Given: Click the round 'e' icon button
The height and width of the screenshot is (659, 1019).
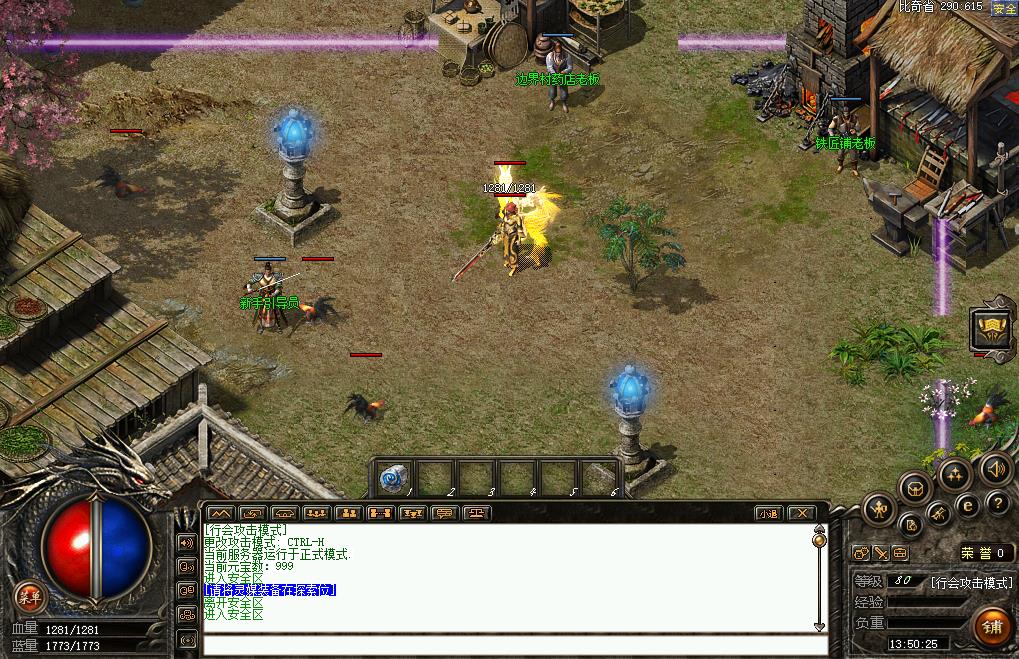Looking at the screenshot, I should (967, 505).
